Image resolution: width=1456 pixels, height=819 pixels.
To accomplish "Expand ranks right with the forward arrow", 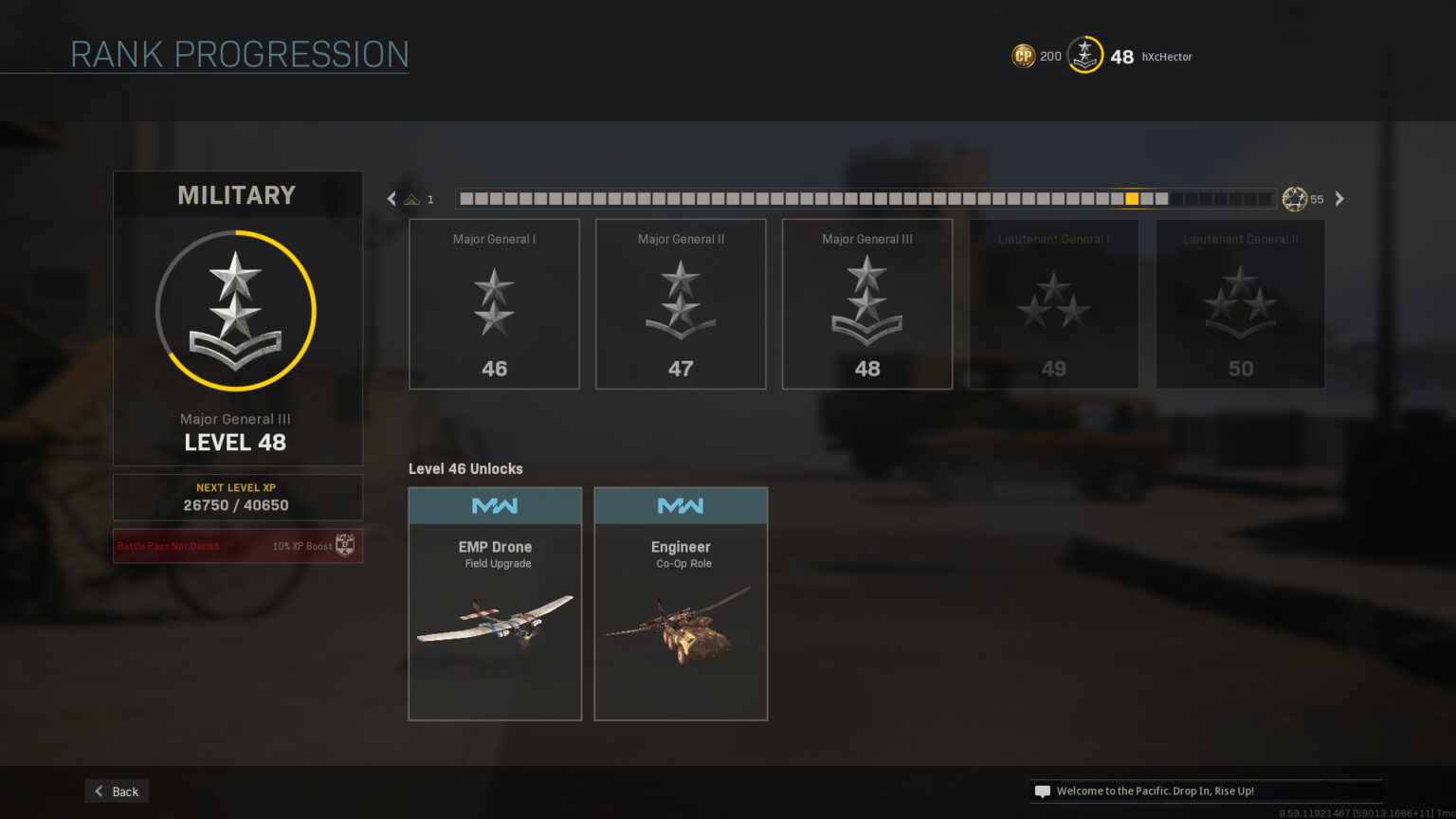I will (x=1339, y=198).
